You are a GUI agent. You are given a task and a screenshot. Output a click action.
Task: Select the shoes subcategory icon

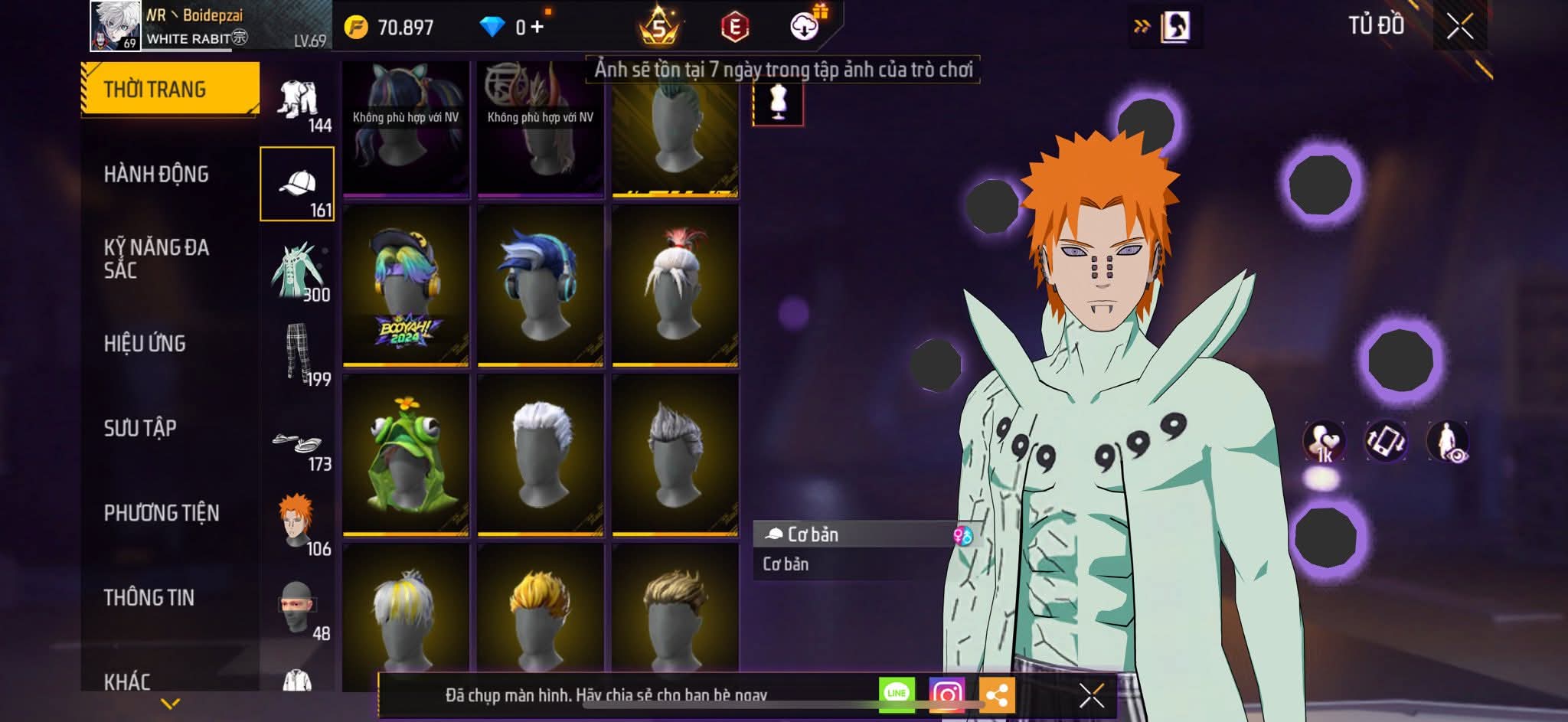pos(298,444)
